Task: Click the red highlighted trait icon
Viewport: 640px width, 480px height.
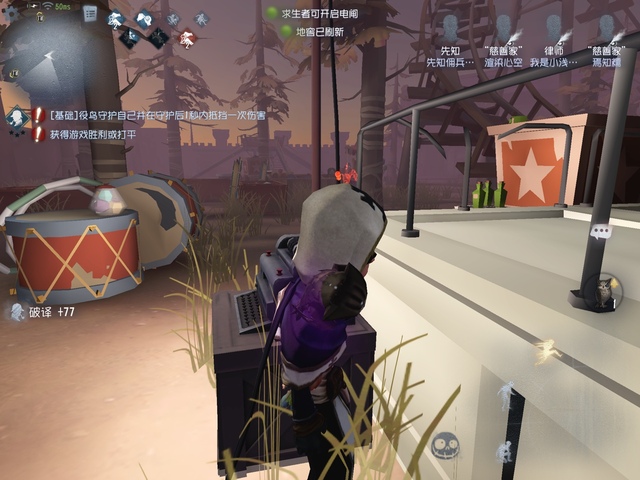Action: point(186,38)
